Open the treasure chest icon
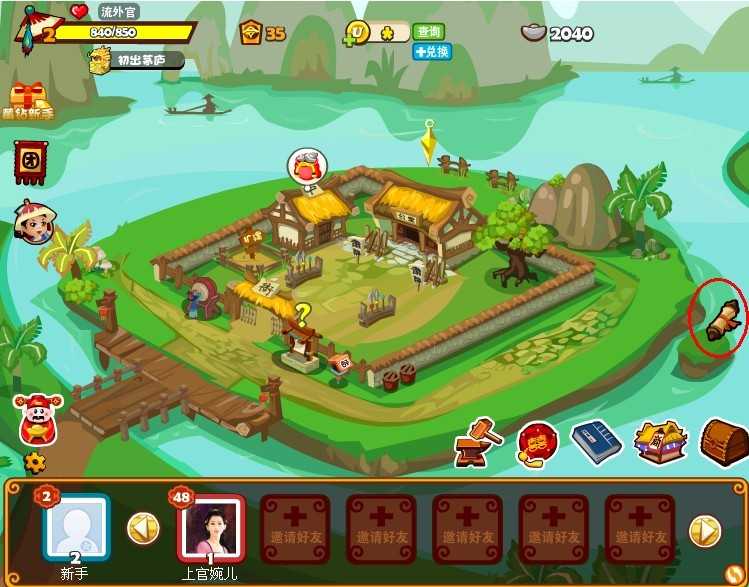 click(723, 440)
